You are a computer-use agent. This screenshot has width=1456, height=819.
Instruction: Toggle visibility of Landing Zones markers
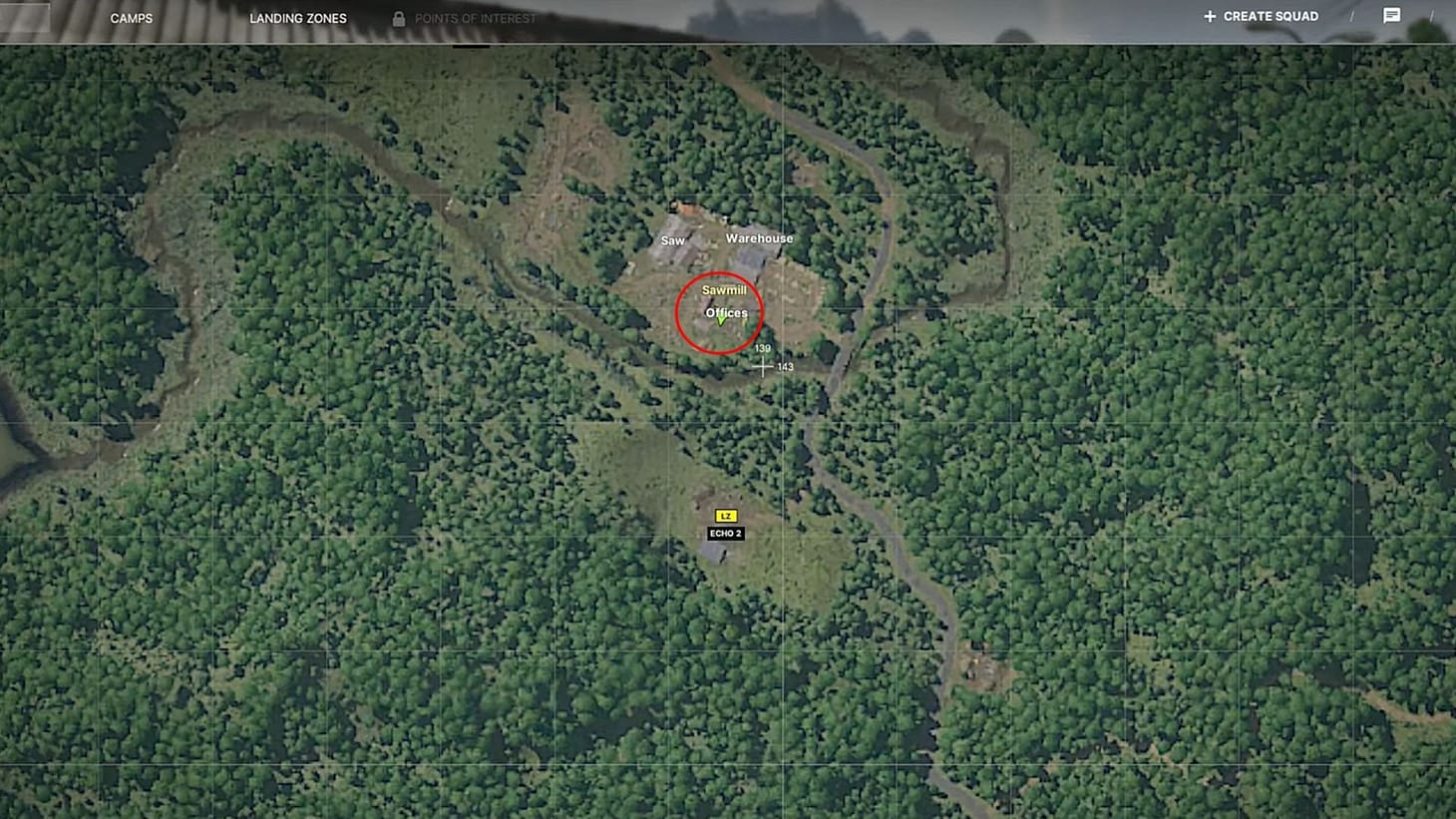click(x=297, y=17)
